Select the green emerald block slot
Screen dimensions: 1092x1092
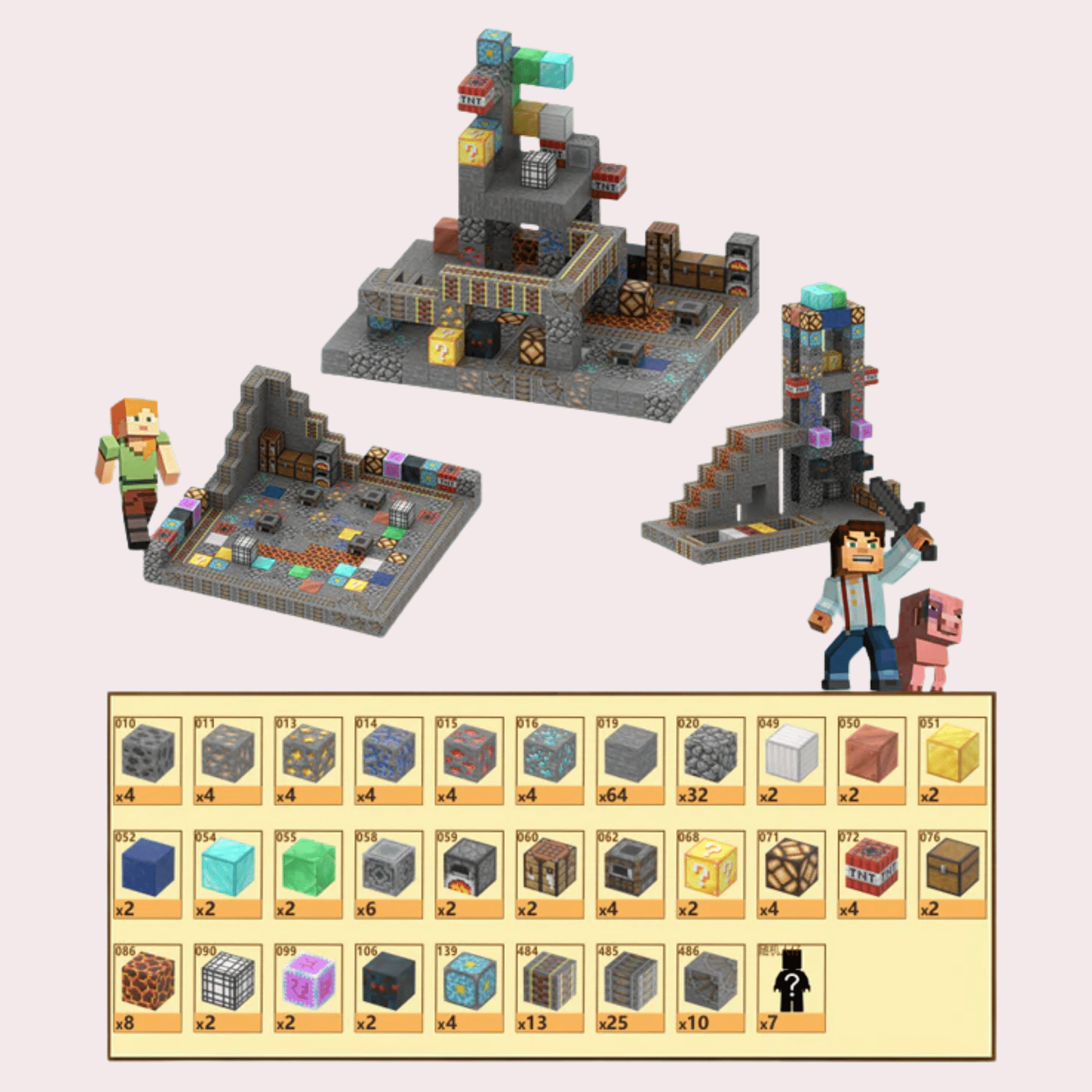308,874
